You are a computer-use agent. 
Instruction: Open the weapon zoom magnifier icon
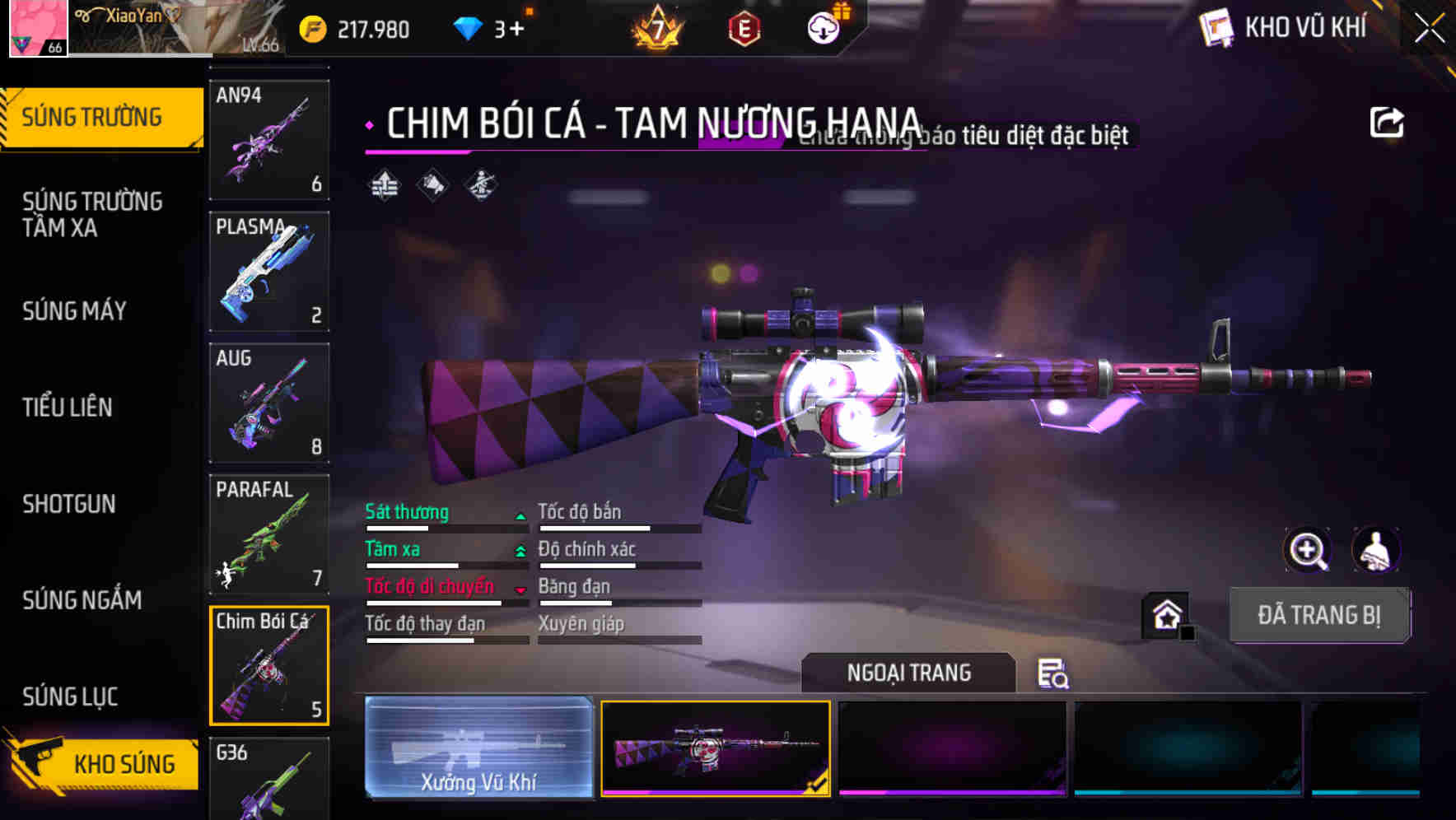[x=1308, y=550]
